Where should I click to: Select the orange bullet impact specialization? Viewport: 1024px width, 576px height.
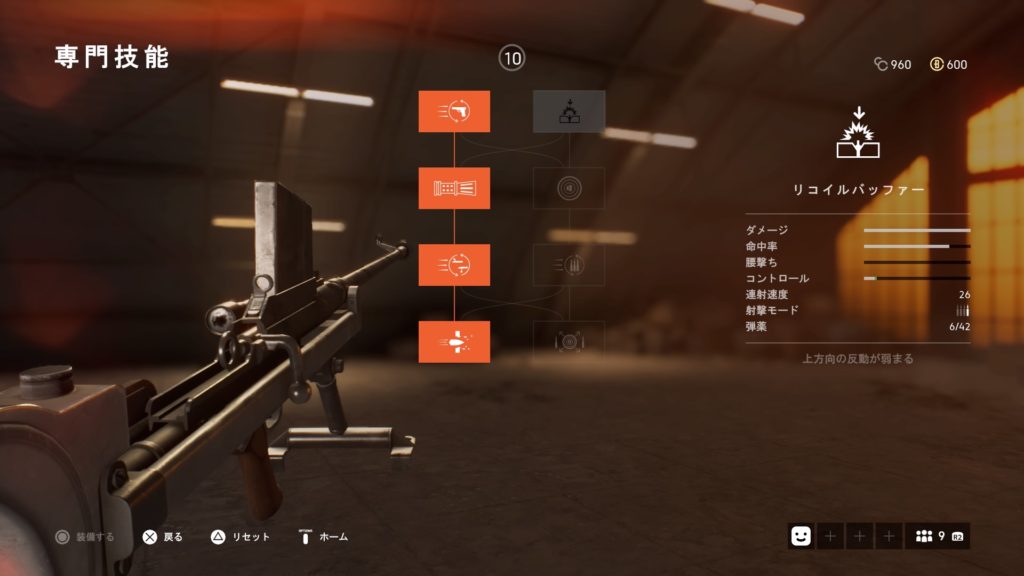(454, 342)
